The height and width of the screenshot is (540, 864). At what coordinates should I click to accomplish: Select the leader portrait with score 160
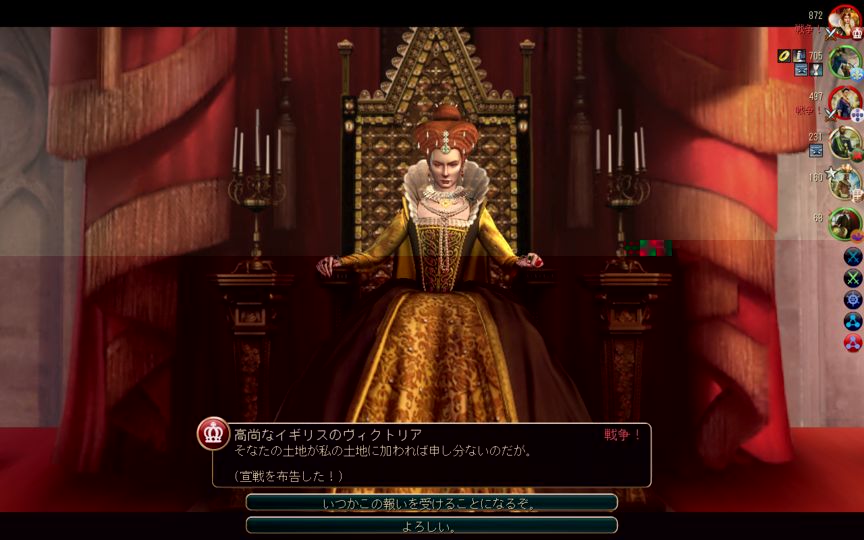pyautogui.click(x=844, y=183)
